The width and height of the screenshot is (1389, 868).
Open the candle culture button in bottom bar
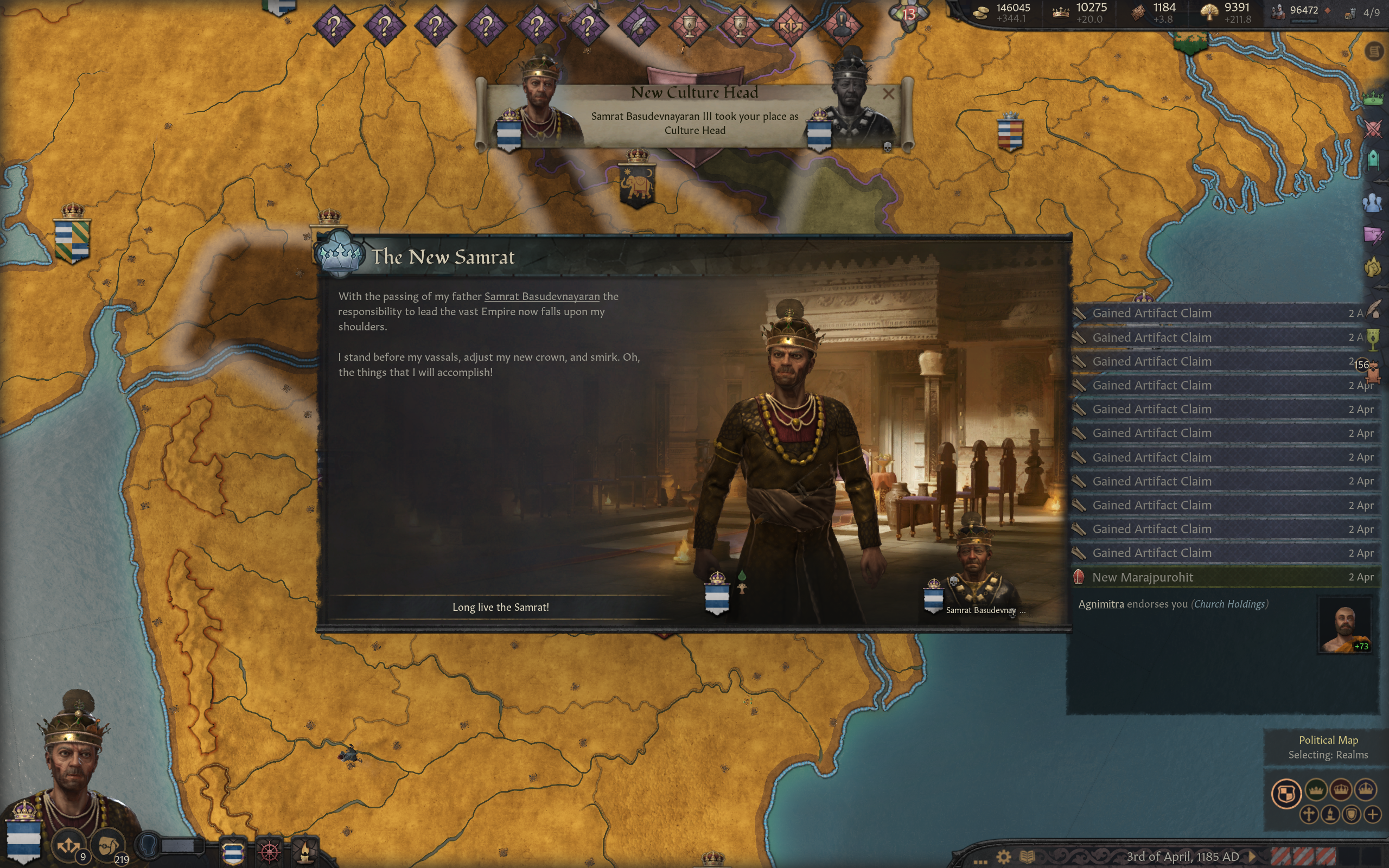coord(305,851)
